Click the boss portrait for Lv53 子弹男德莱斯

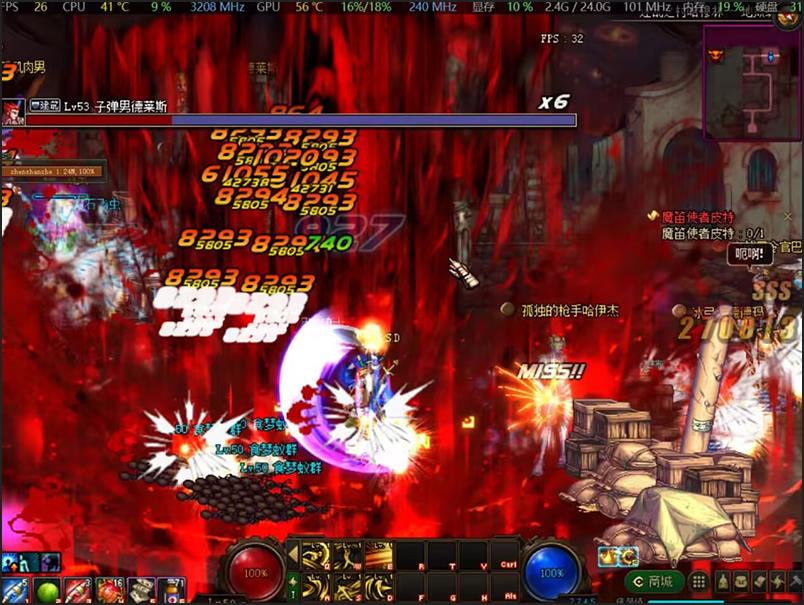click(13, 112)
